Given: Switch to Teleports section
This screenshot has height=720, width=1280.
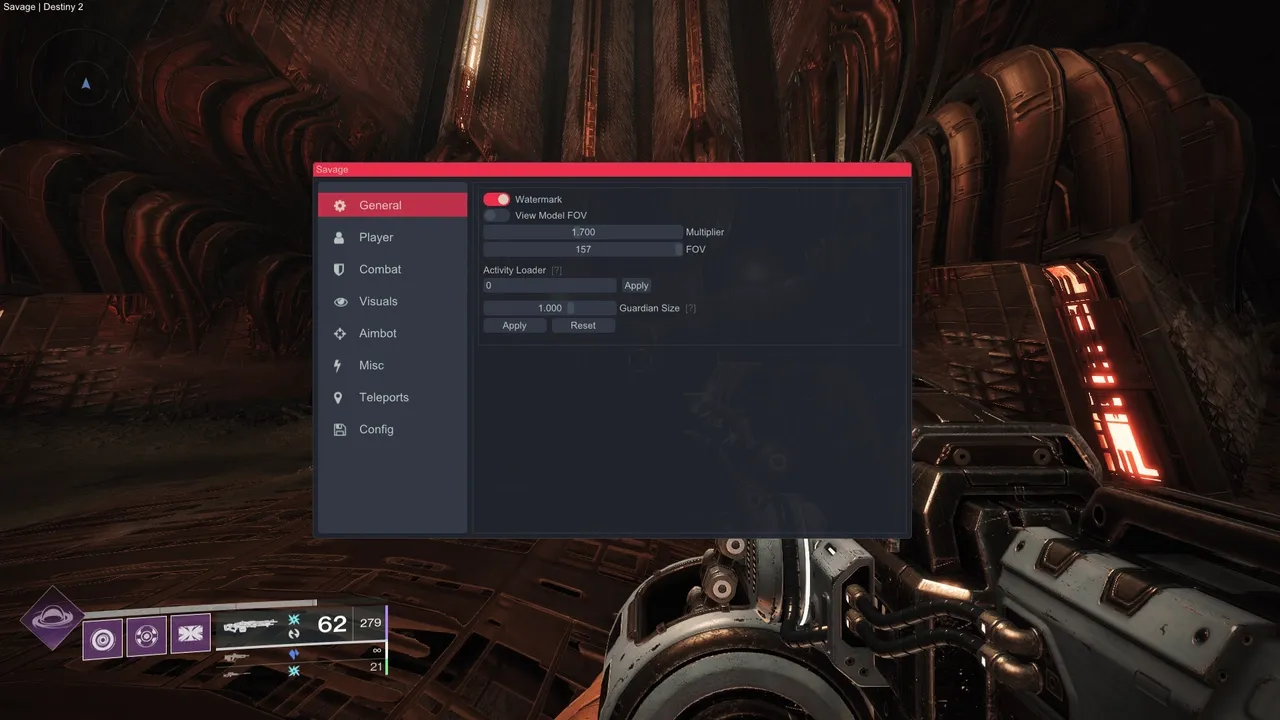Looking at the screenshot, I should 392,397.
